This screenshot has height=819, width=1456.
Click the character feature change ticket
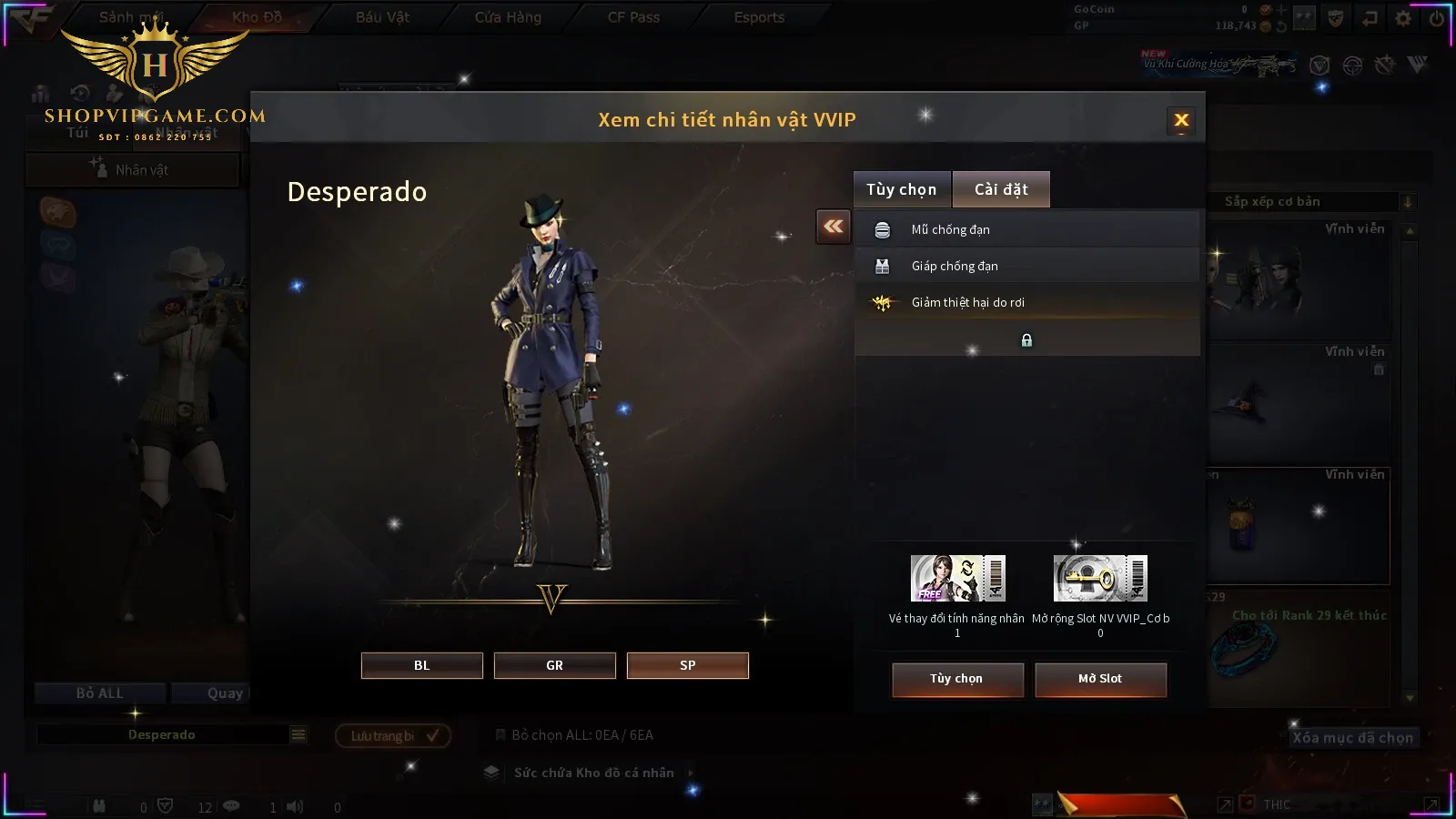[957, 579]
